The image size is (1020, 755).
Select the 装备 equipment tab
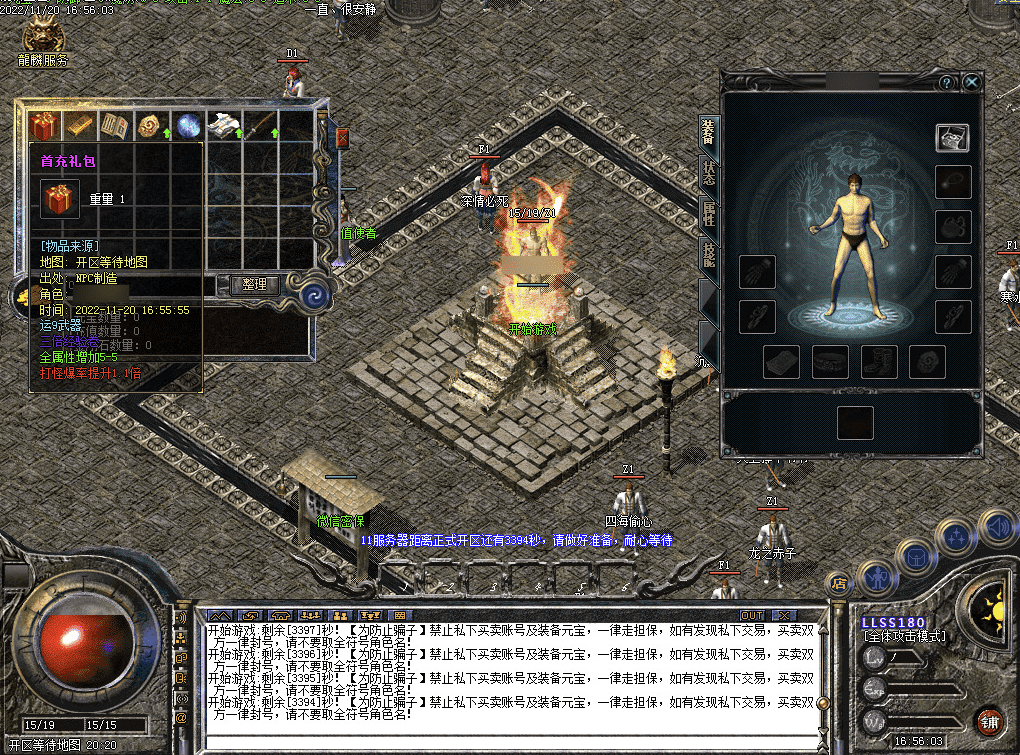pyautogui.click(x=708, y=132)
